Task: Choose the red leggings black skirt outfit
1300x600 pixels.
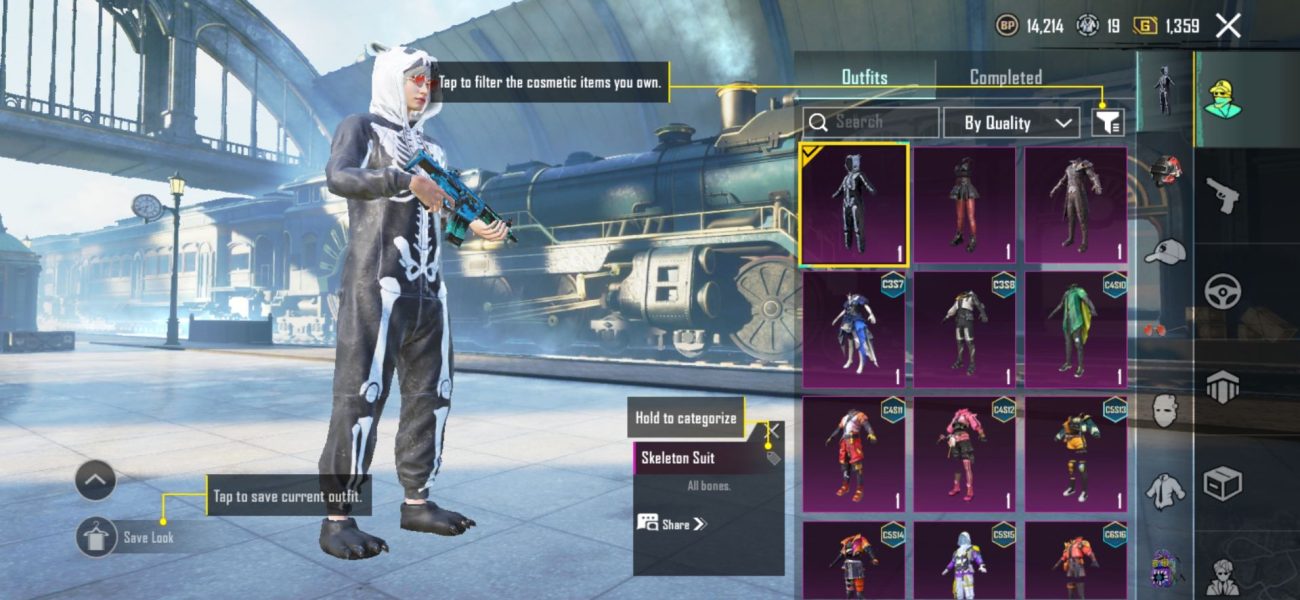Action: click(x=964, y=205)
